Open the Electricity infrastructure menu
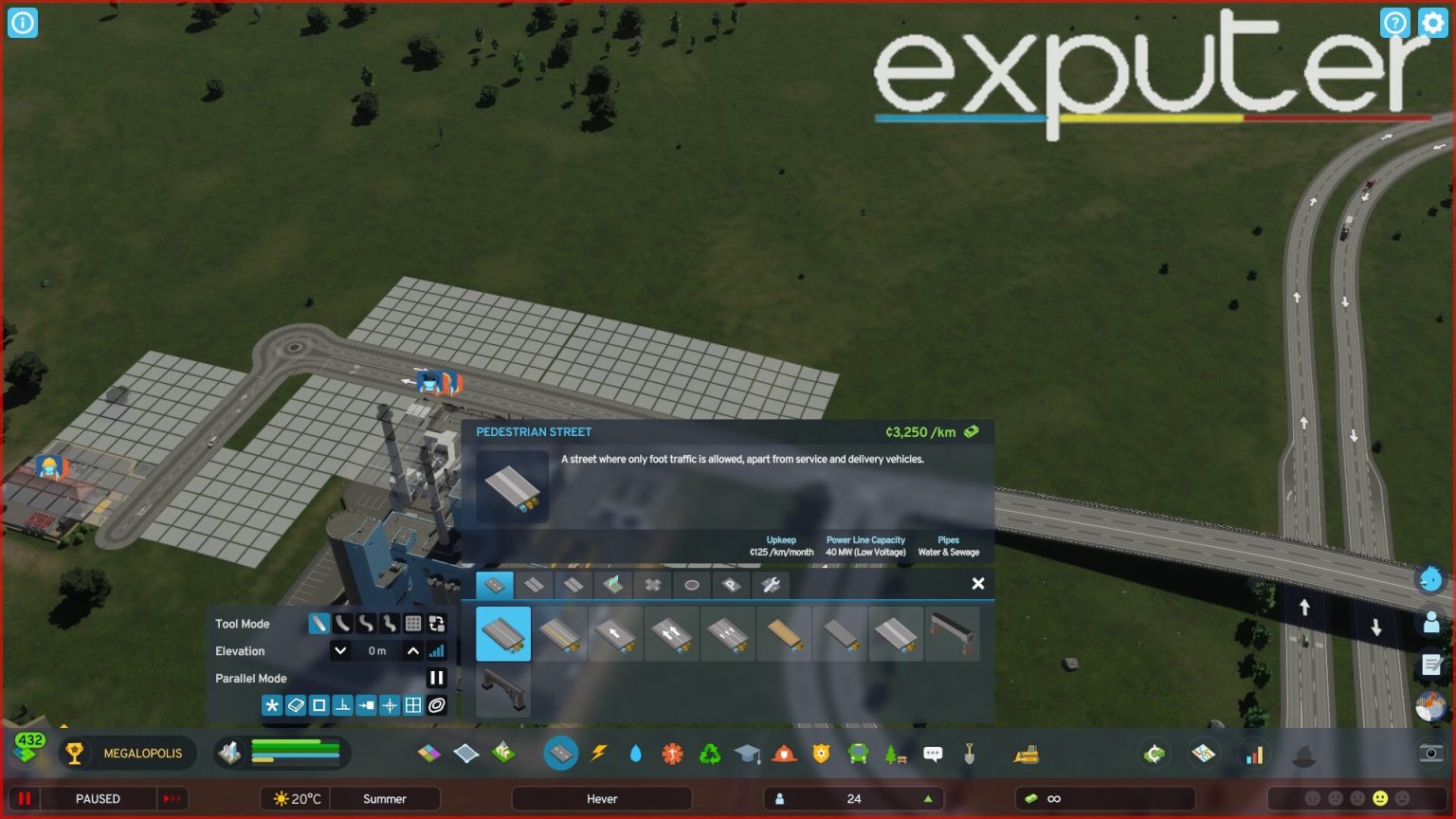 599,754
